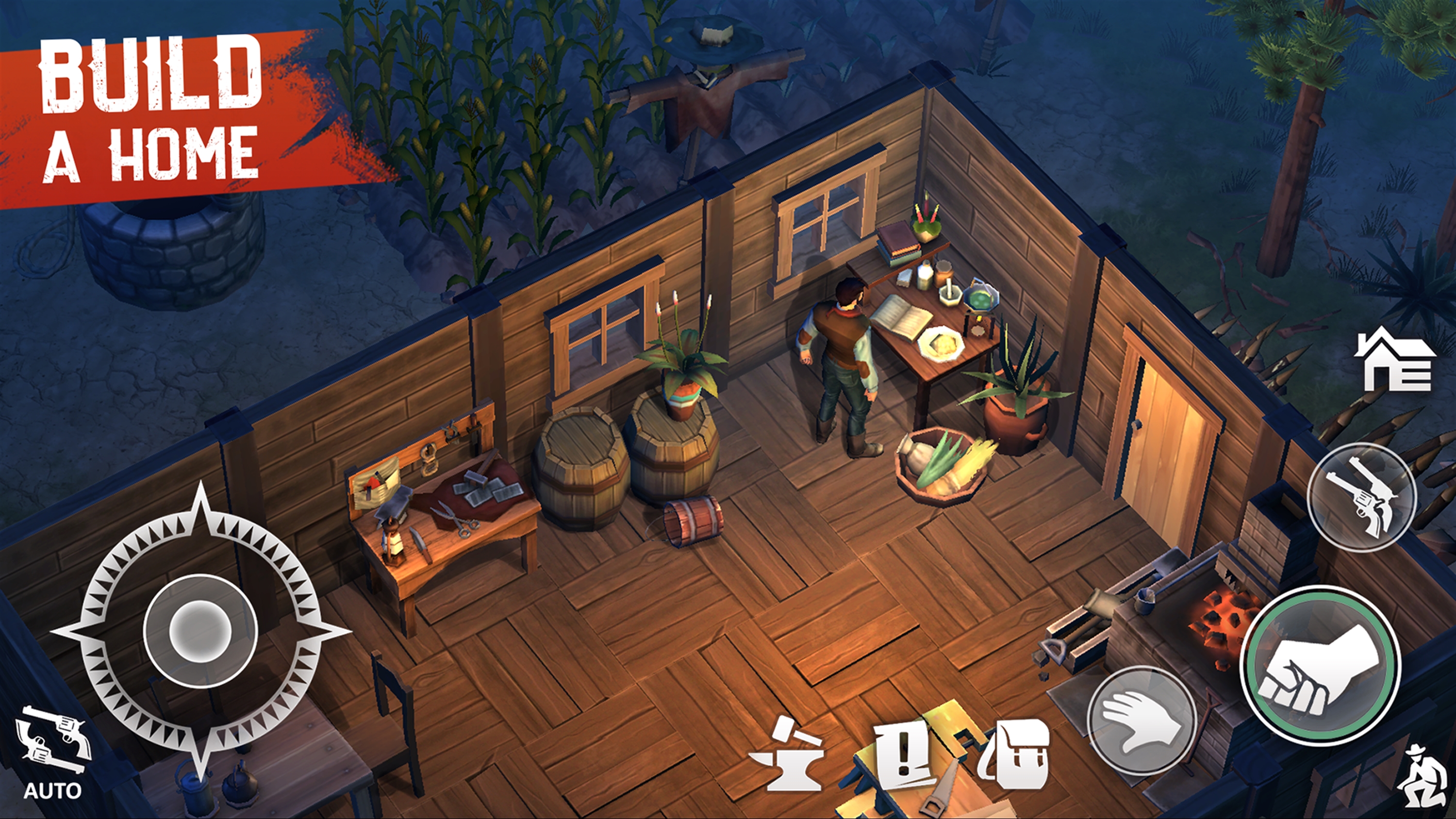Attack with the fist punch button
Screen dimensions: 1456x819
click(1320, 665)
